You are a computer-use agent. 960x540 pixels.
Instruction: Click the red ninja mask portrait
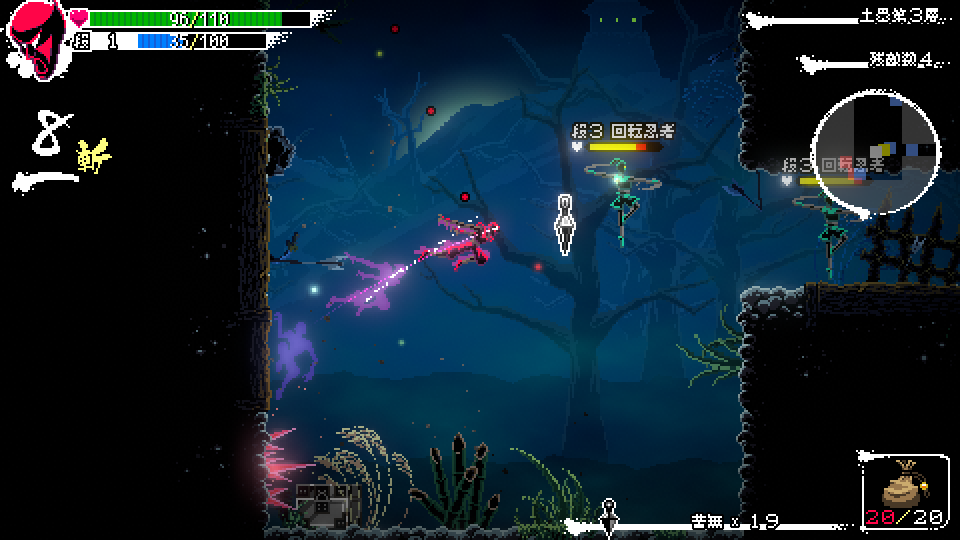(x=37, y=39)
